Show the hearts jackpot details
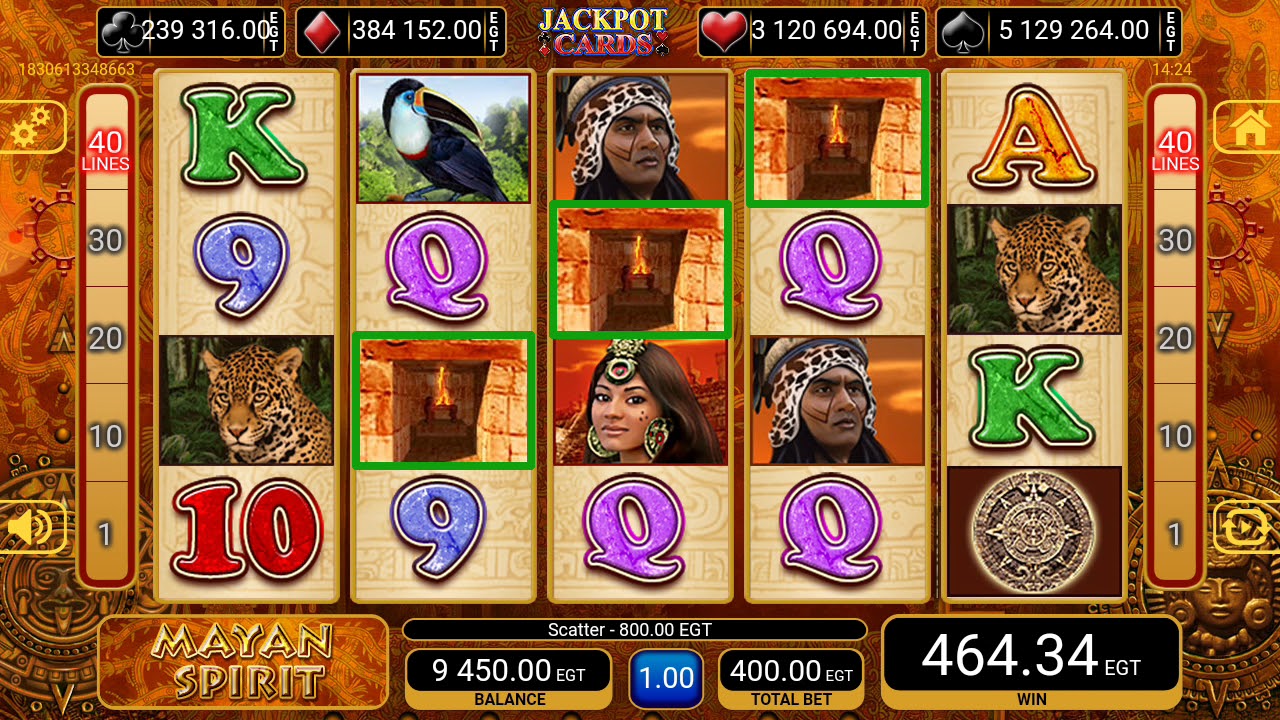The width and height of the screenshot is (1280, 720). 811,31
